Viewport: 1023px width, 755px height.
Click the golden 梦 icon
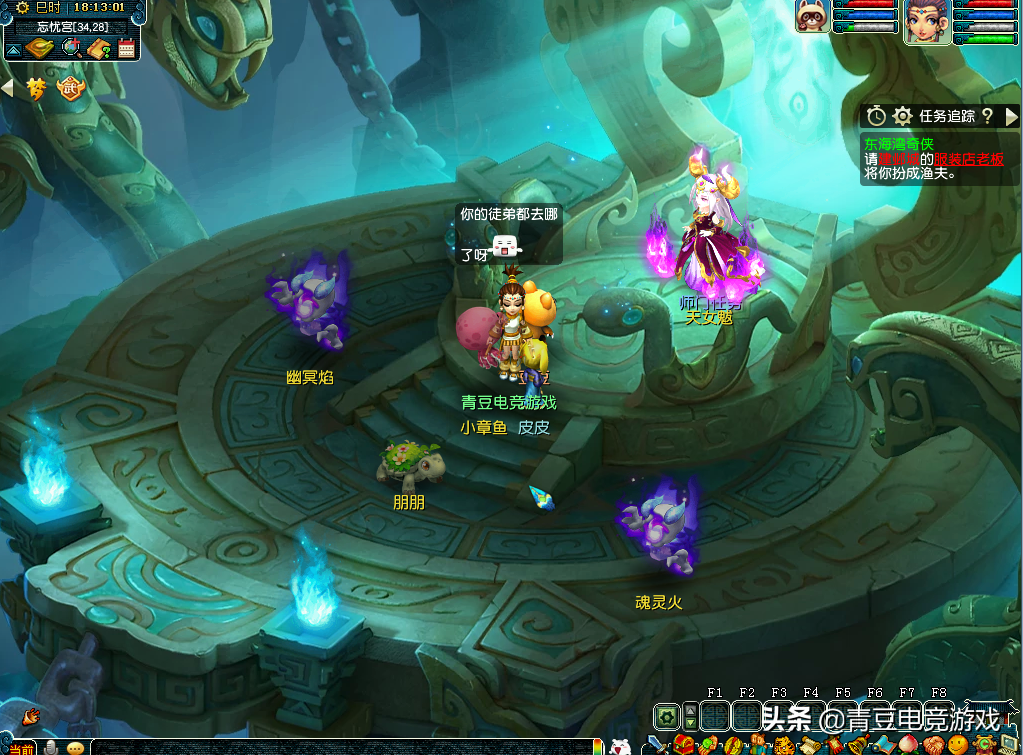pos(37,89)
